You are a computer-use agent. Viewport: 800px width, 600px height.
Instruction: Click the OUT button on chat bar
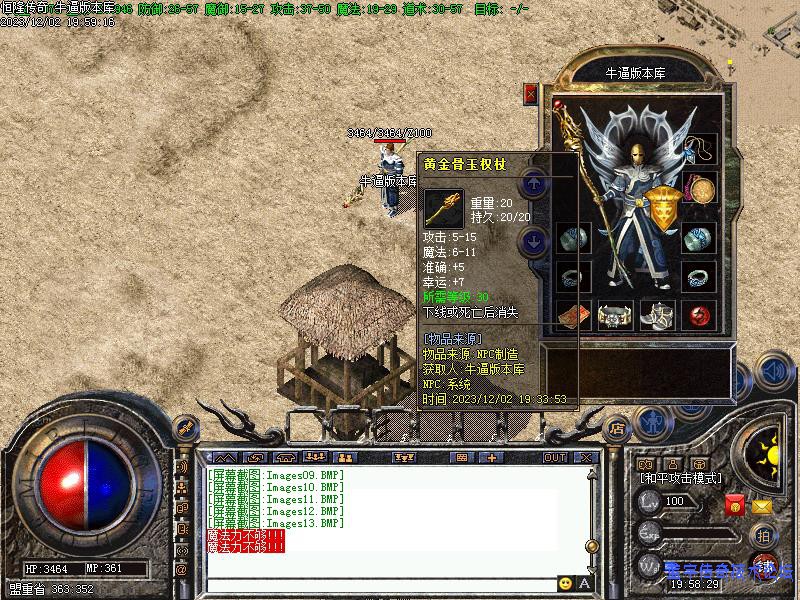pos(554,457)
